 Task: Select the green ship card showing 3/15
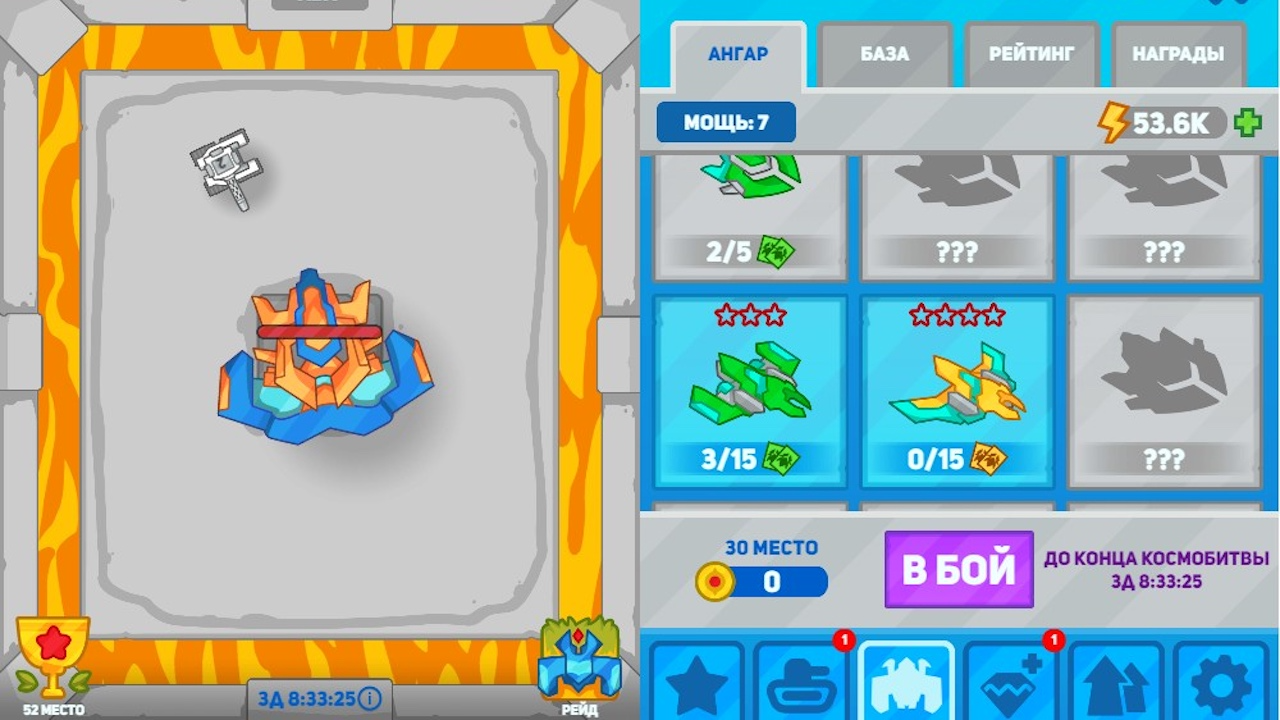[750, 390]
